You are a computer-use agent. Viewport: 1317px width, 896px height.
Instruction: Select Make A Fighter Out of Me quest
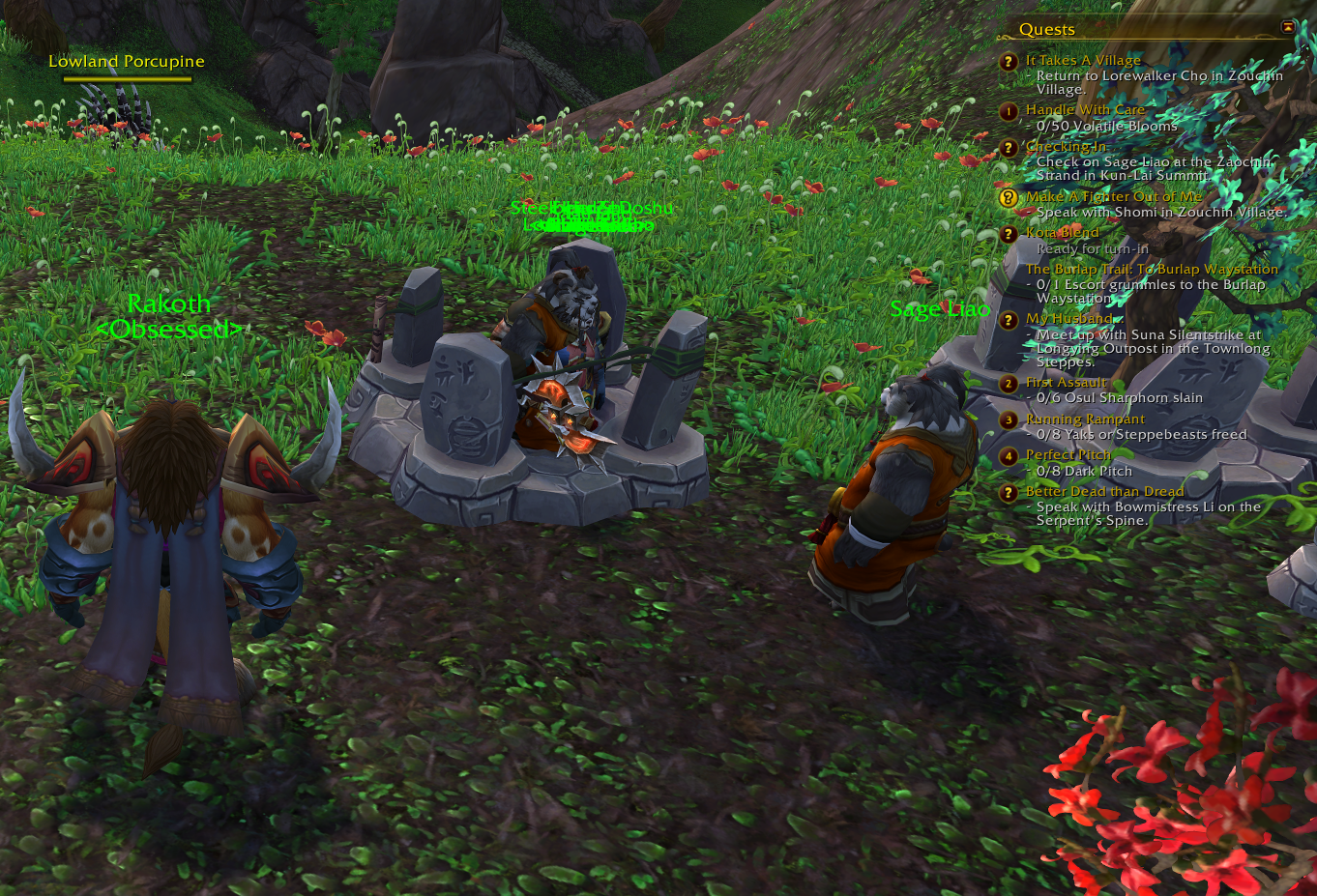[x=1113, y=196]
